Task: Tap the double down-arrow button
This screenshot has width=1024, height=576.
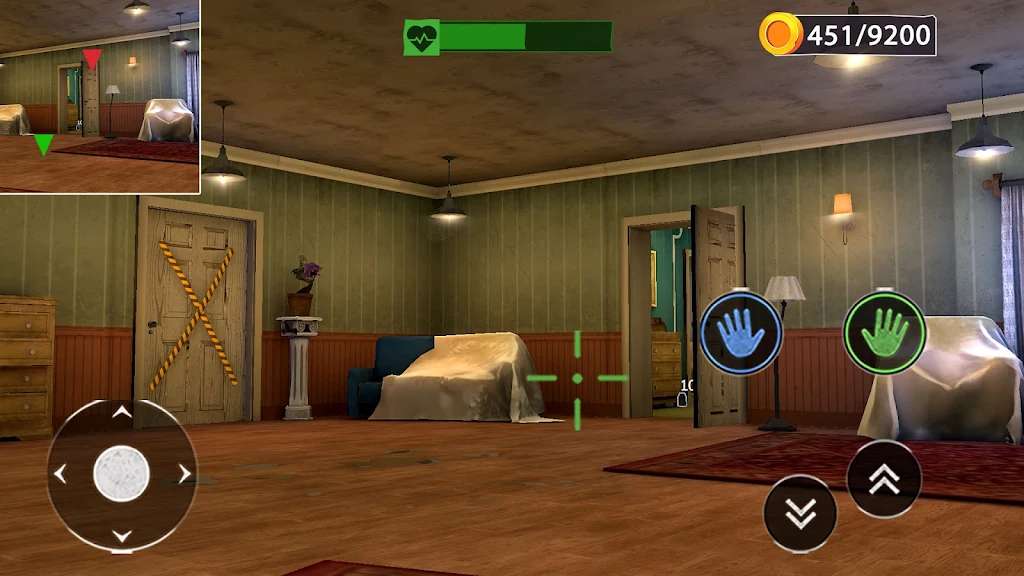Action: tap(800, 513)
